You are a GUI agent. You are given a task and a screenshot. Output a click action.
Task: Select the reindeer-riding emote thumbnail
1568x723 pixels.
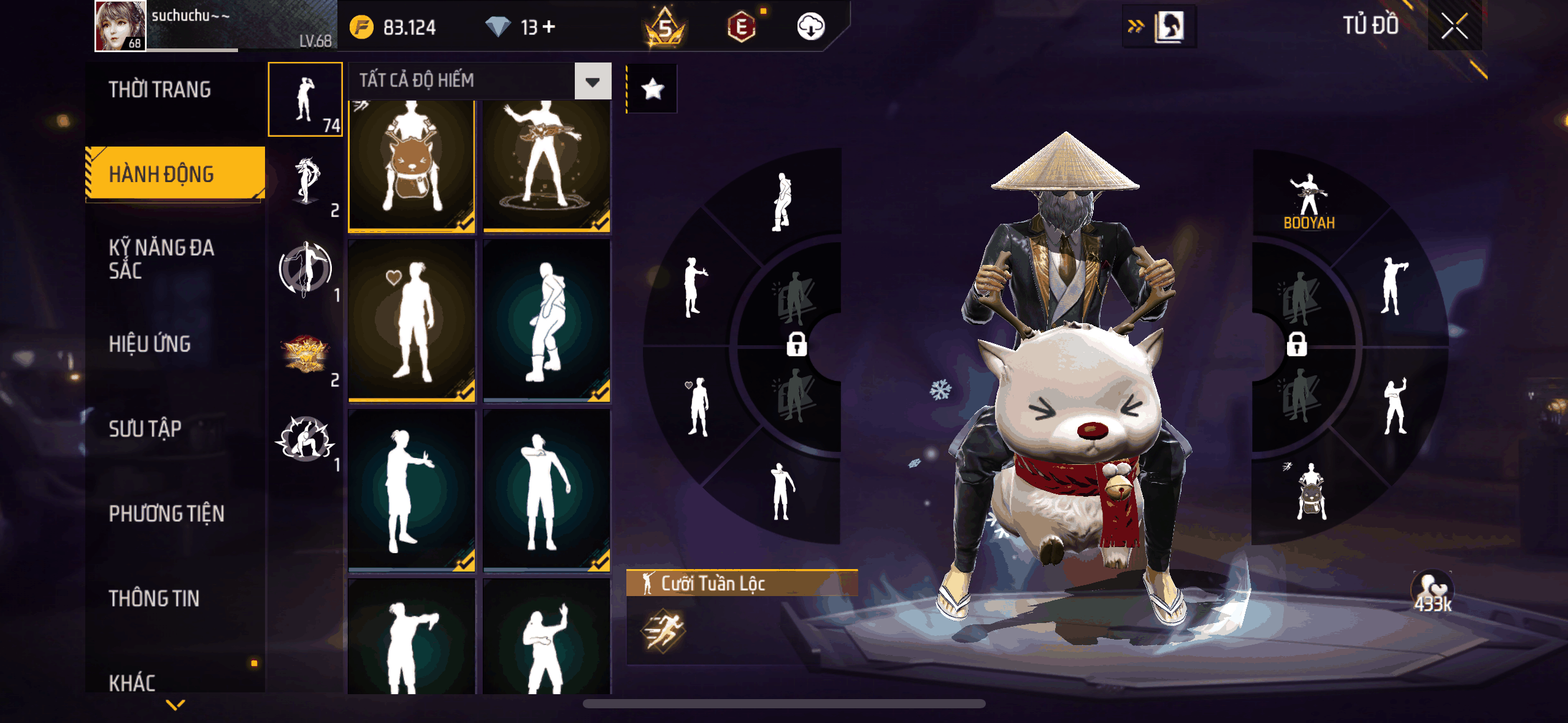tap(412, 164)
